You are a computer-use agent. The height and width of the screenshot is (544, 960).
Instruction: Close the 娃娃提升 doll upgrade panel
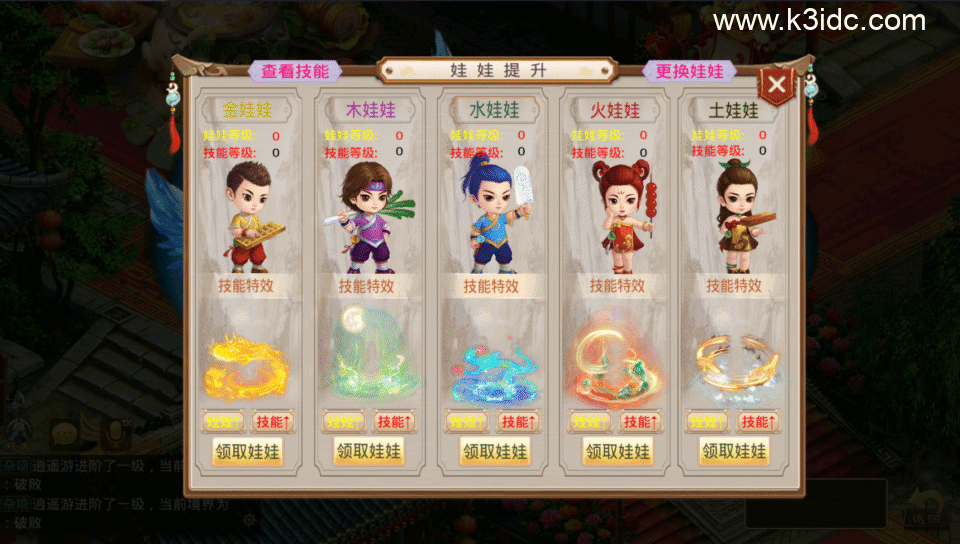pos(778,83)
